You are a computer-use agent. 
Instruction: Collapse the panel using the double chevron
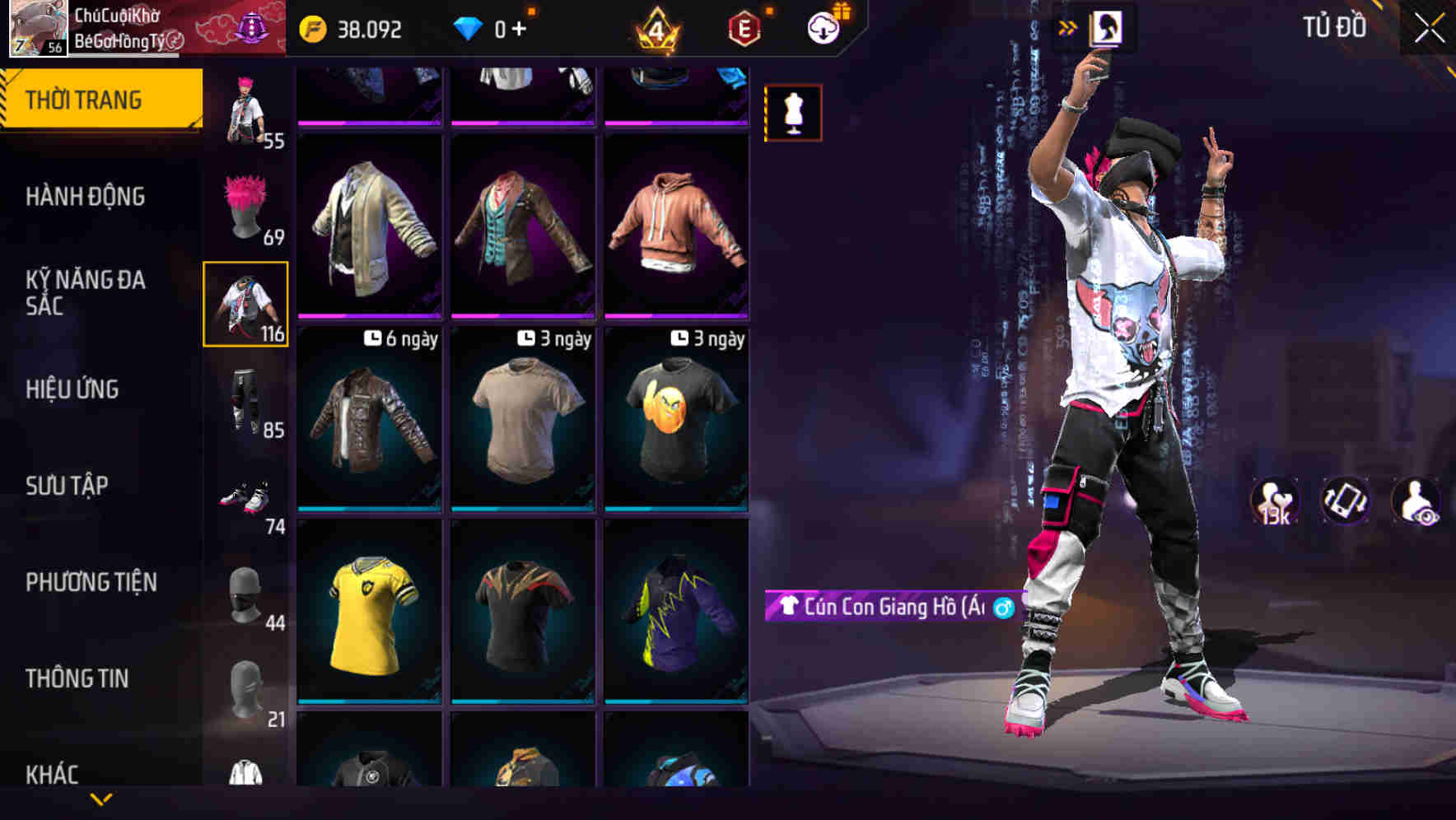point(1068,27)
